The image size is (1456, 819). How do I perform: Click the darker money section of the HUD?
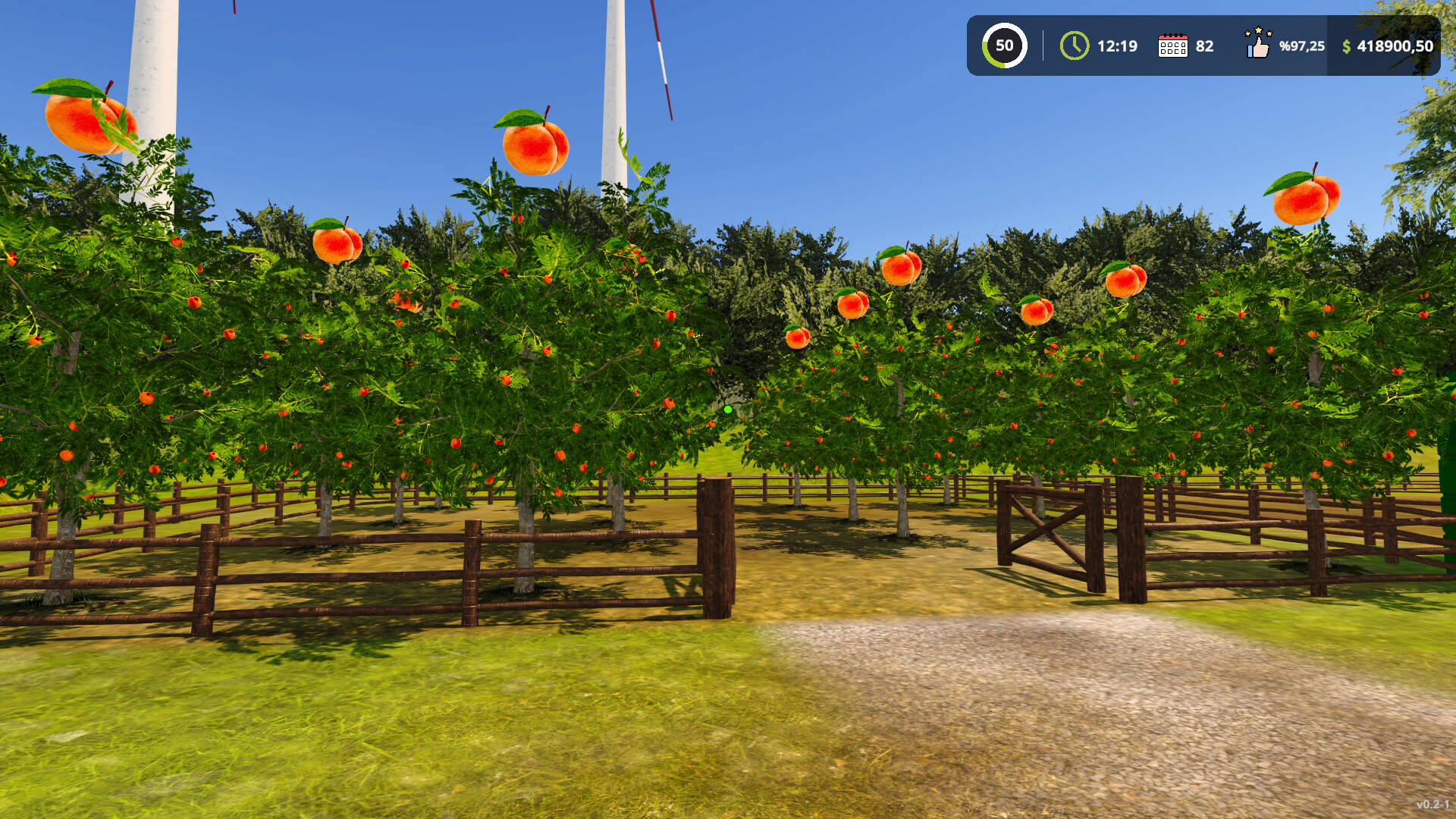coord(1380,47)
